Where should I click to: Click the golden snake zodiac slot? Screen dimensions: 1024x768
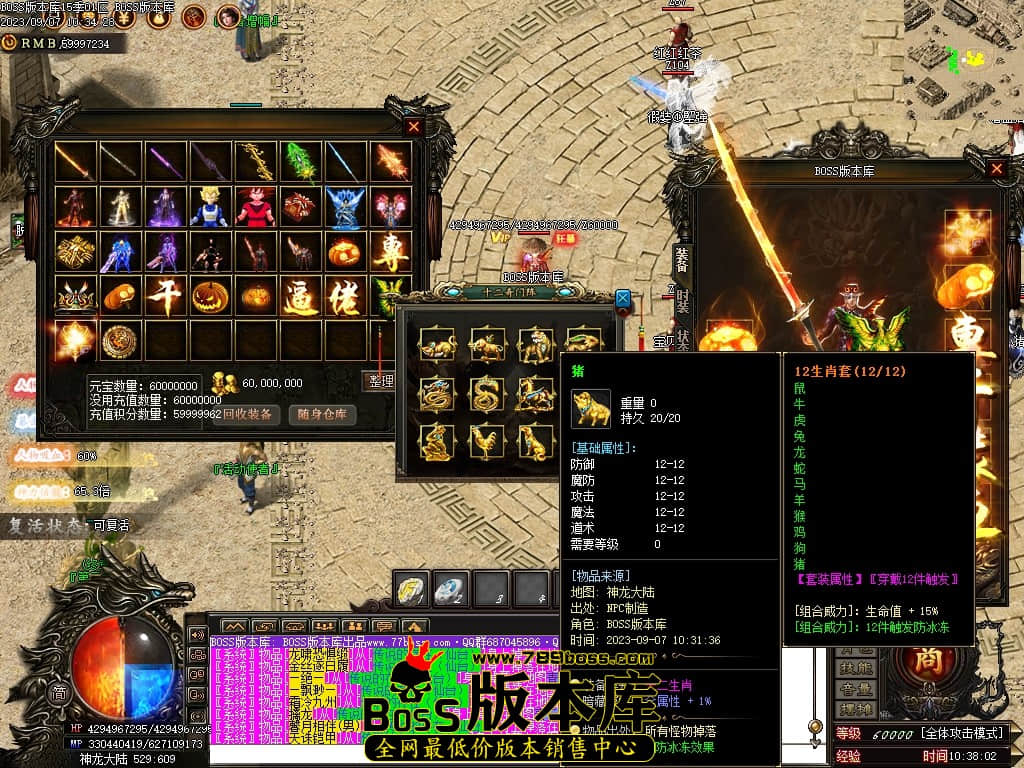coord(487,394)
